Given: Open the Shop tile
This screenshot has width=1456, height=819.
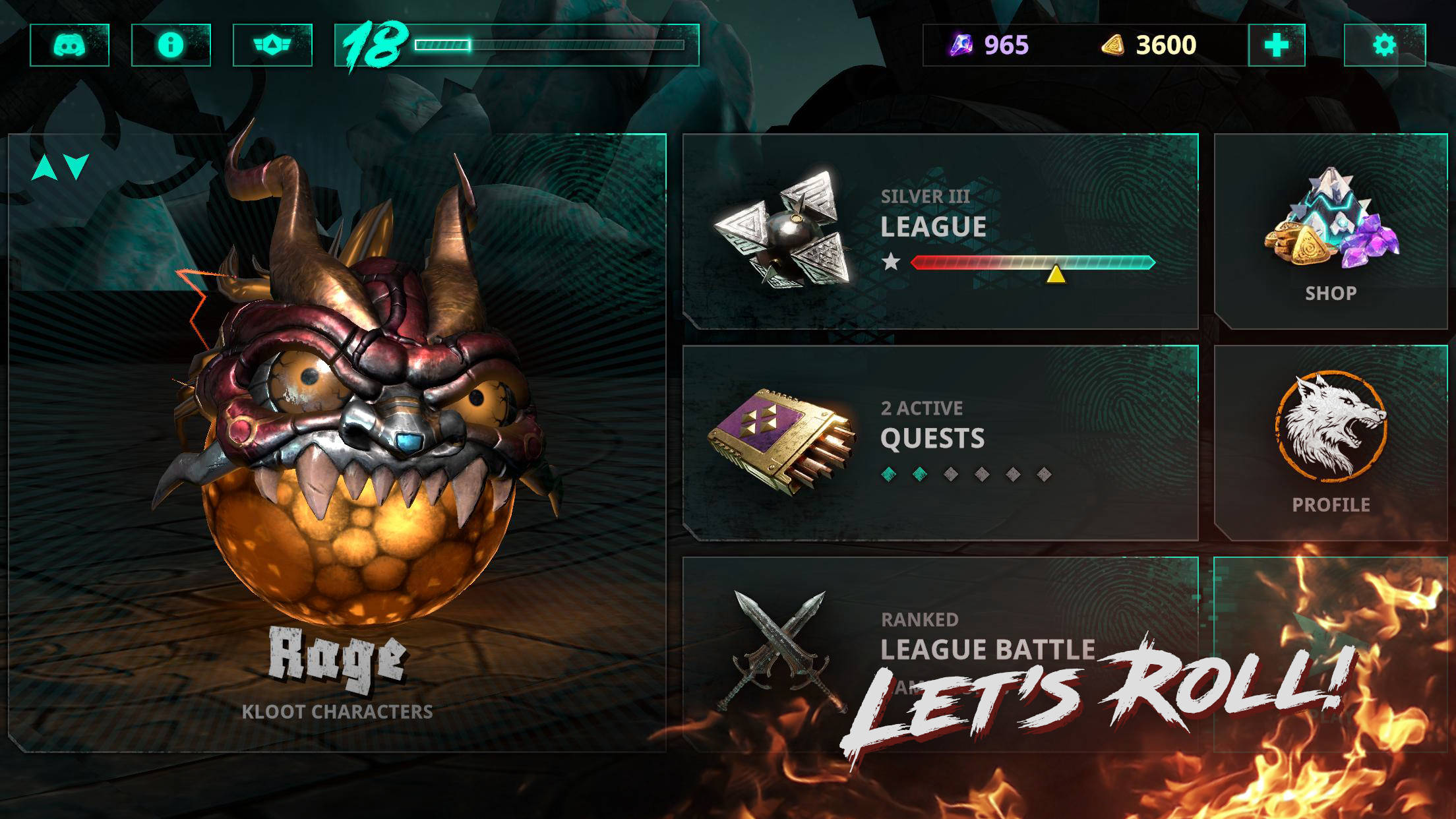Looking at the screenshot, I should (1331, 231).
